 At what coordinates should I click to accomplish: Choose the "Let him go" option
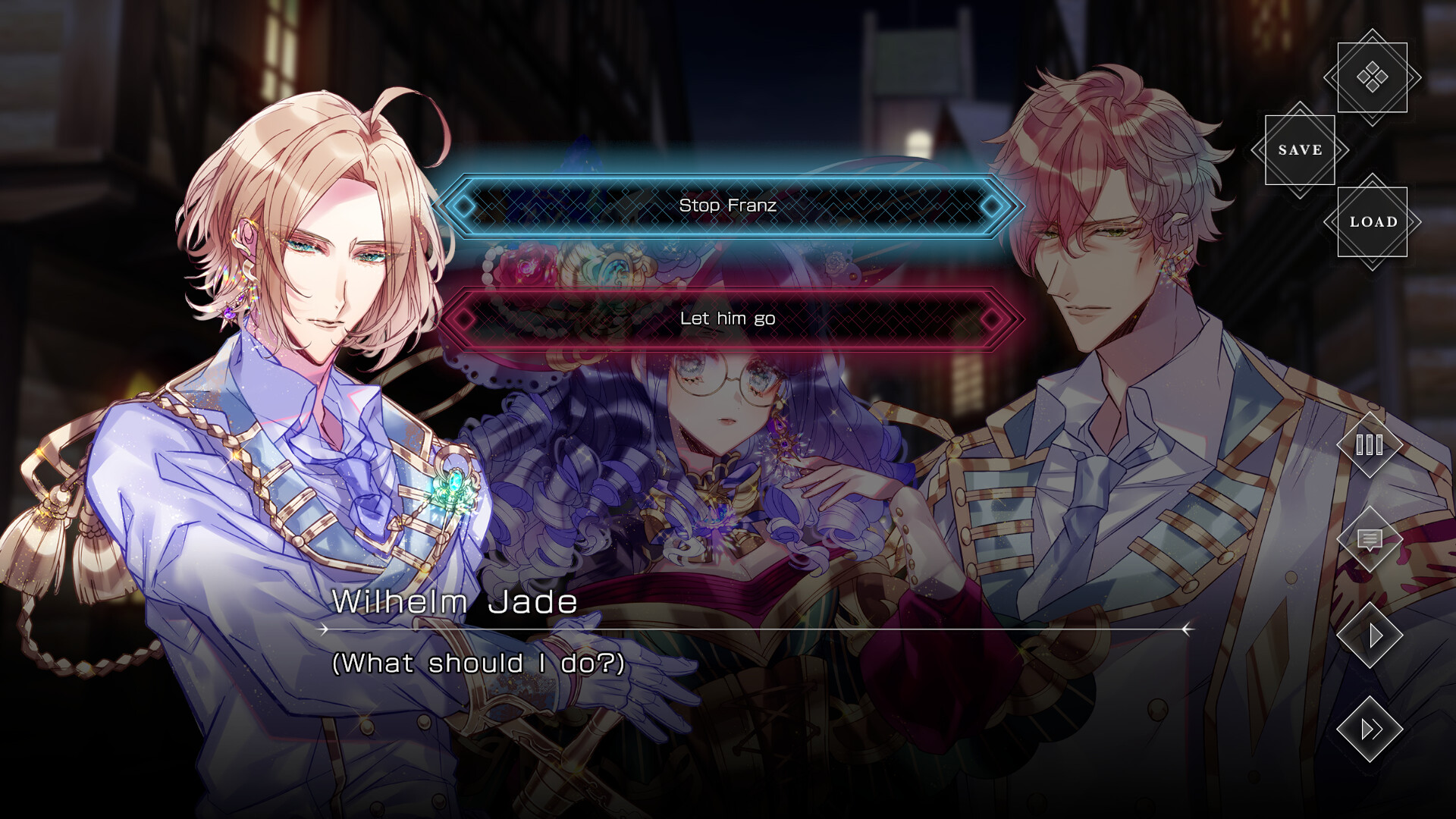(728, 318)
